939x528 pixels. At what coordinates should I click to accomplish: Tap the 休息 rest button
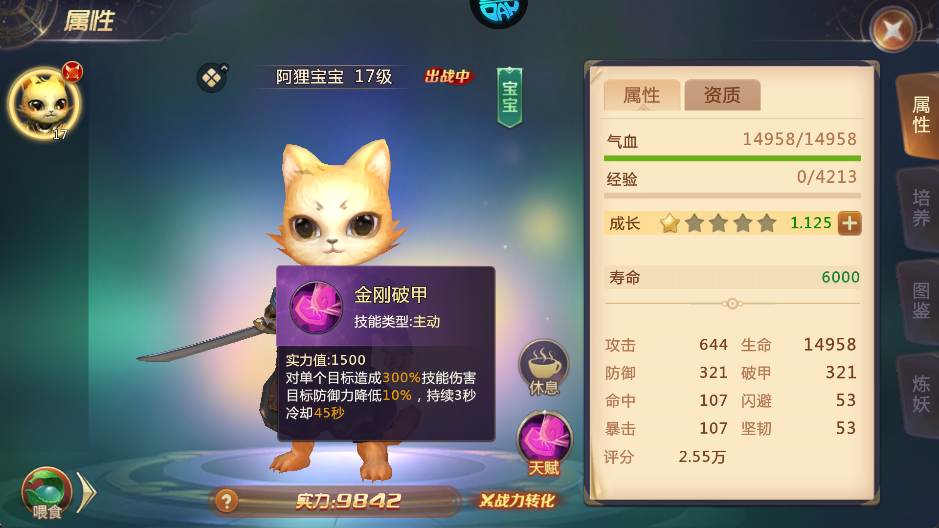[544, 369]
